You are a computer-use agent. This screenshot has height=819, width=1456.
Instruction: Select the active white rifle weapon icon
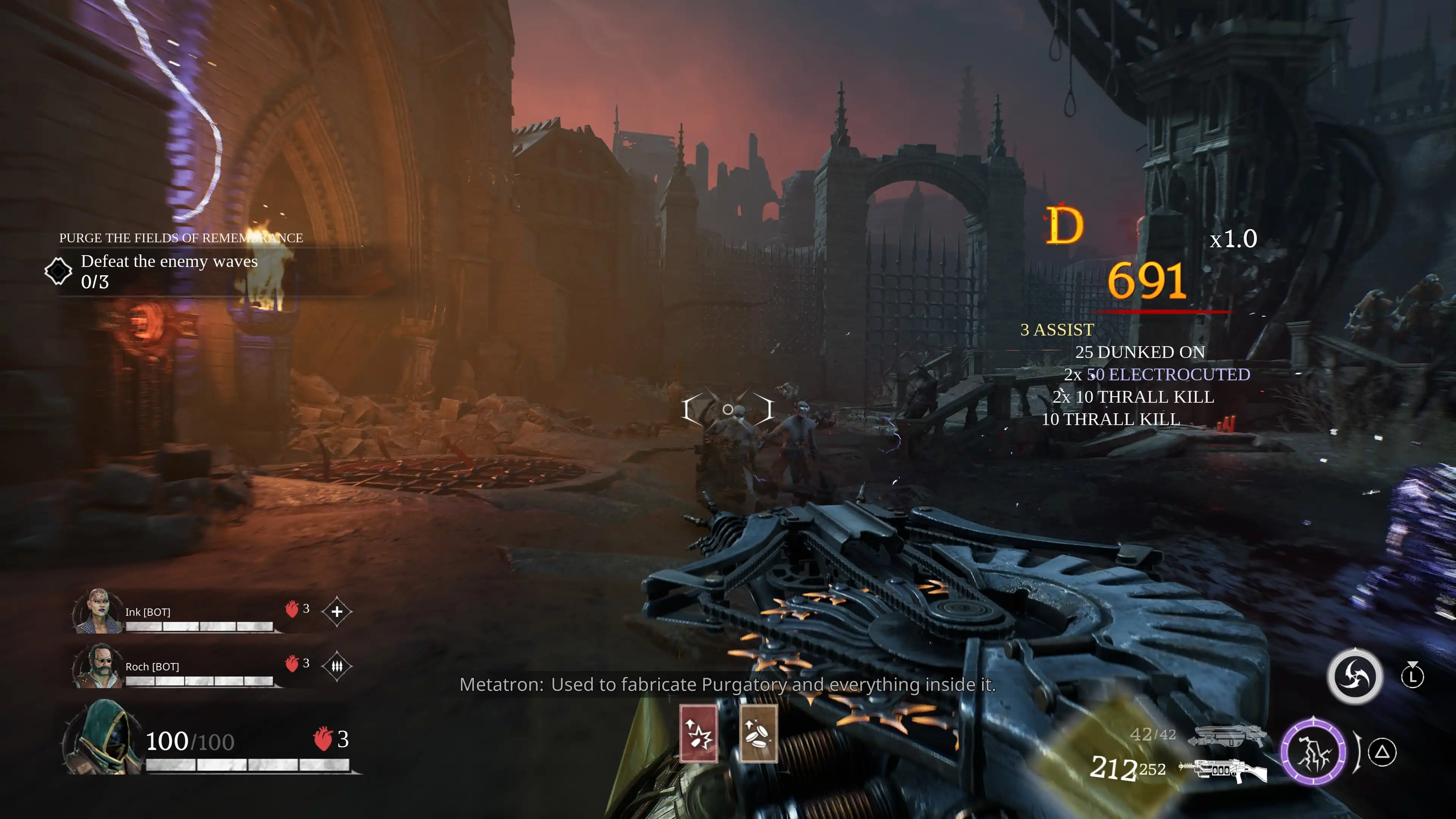1224,769
